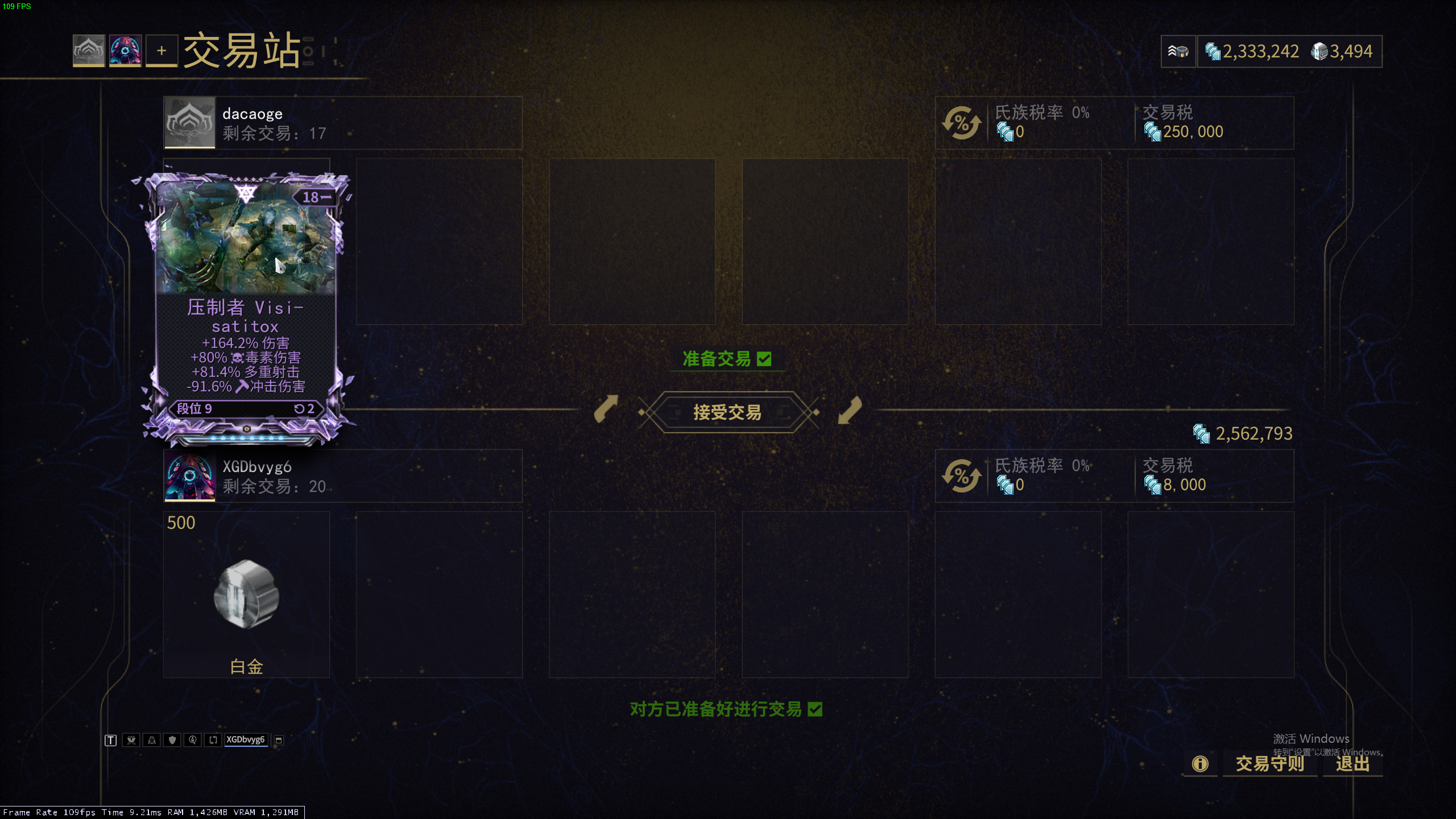Screen dimensions: 1456x819
Task: Select the 压制者 Visi-satitox riven mod card
Action: pyautogui.click(x=246, y=307)
